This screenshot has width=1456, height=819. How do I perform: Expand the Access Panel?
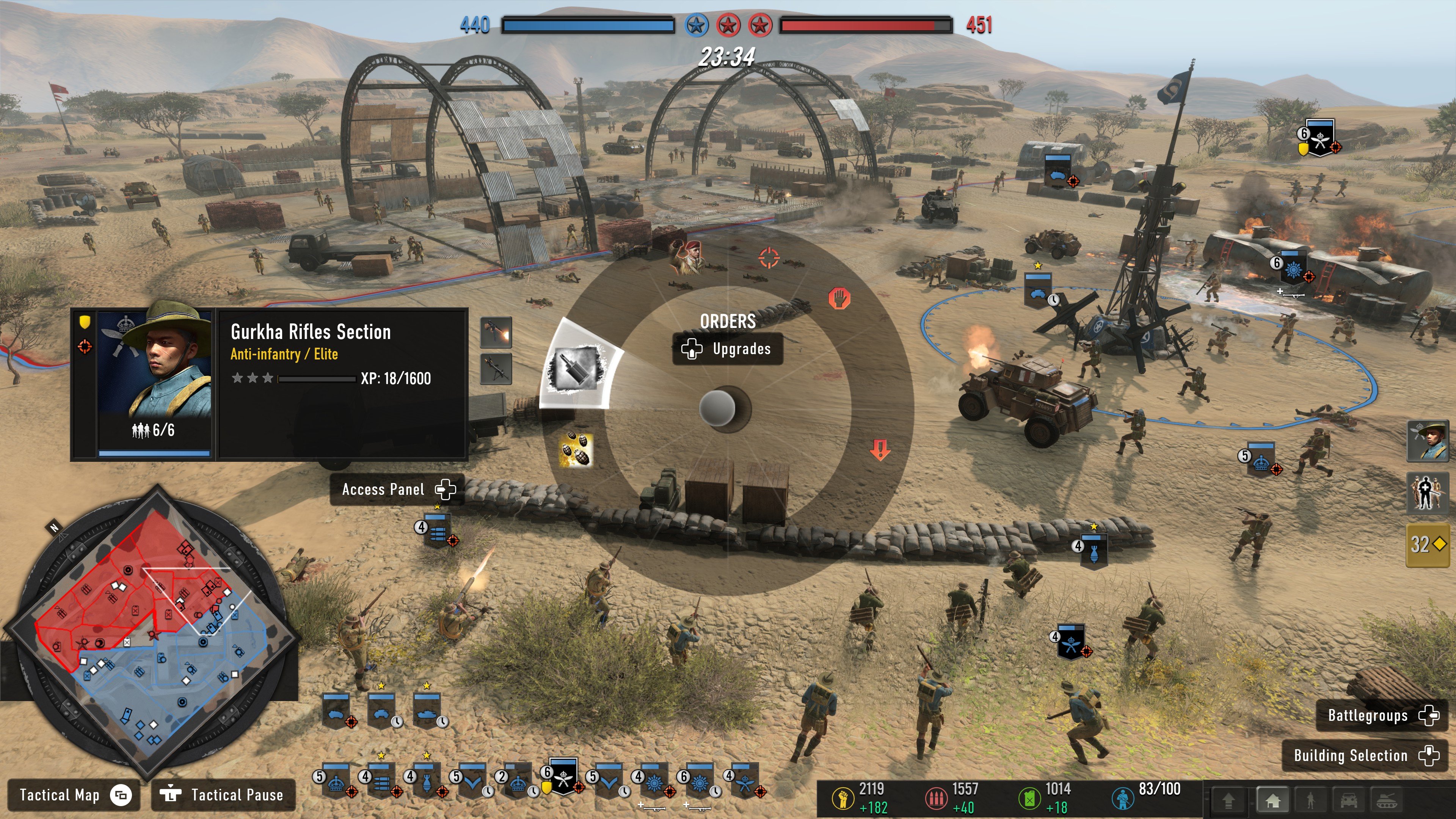coord(395,490)
